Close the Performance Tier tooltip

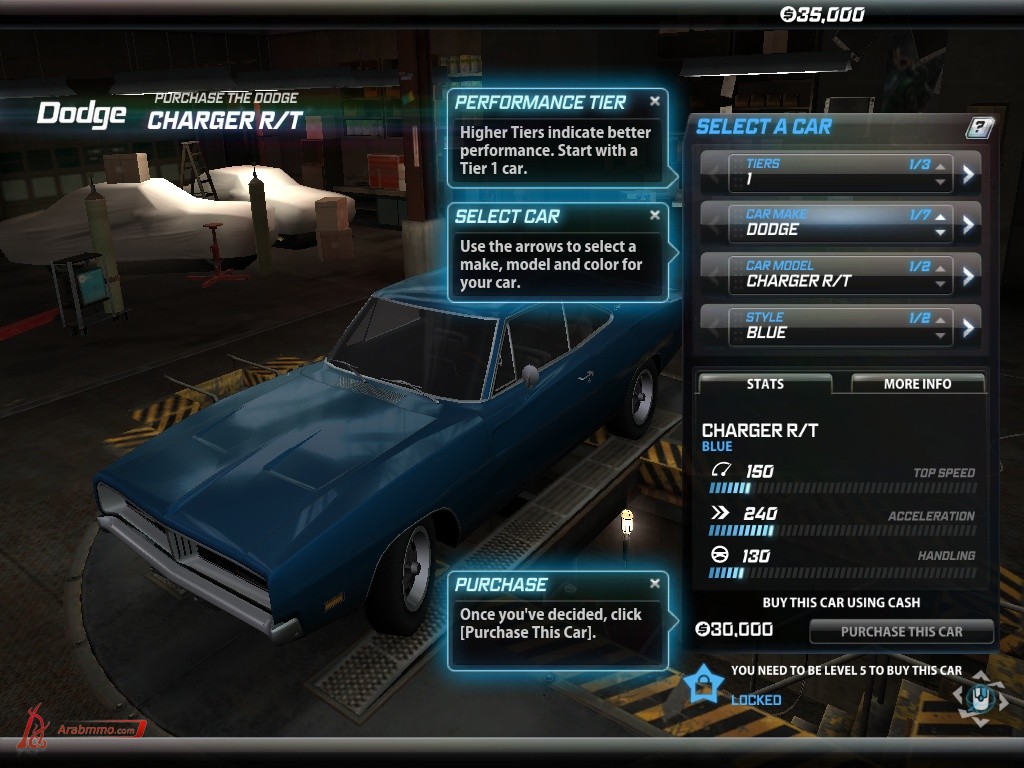(655, 101)
